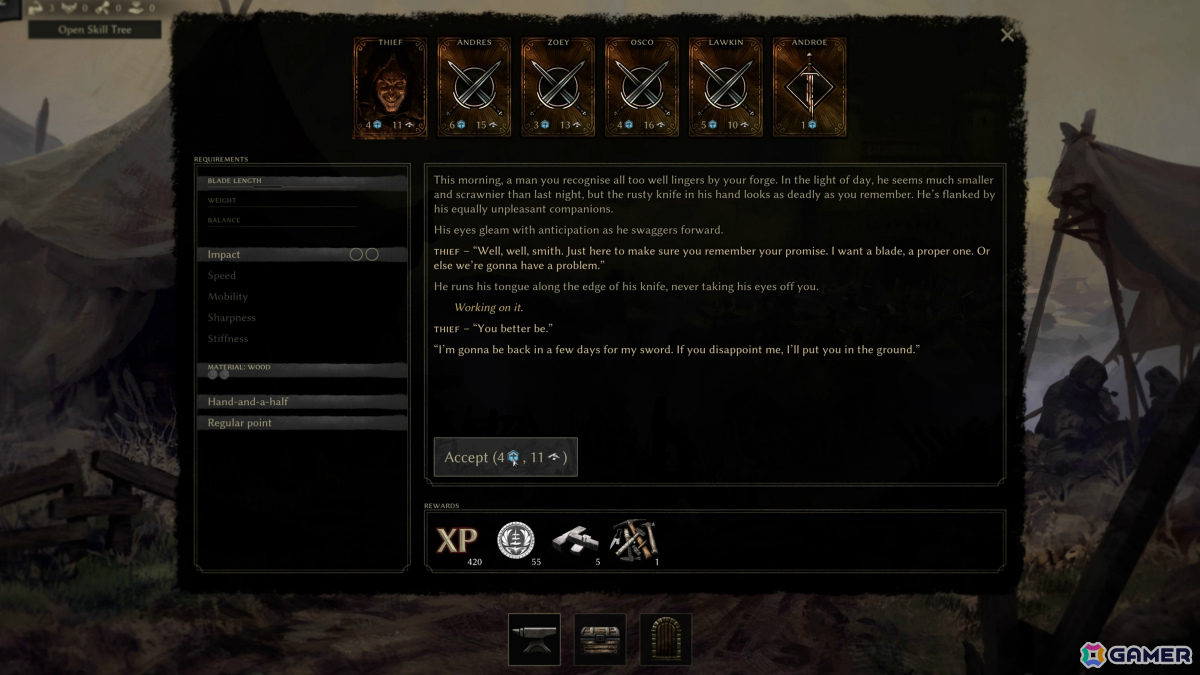Click the silver coin reward icon
Screen dimensions: 1200x675
click(x=516, y=541)
